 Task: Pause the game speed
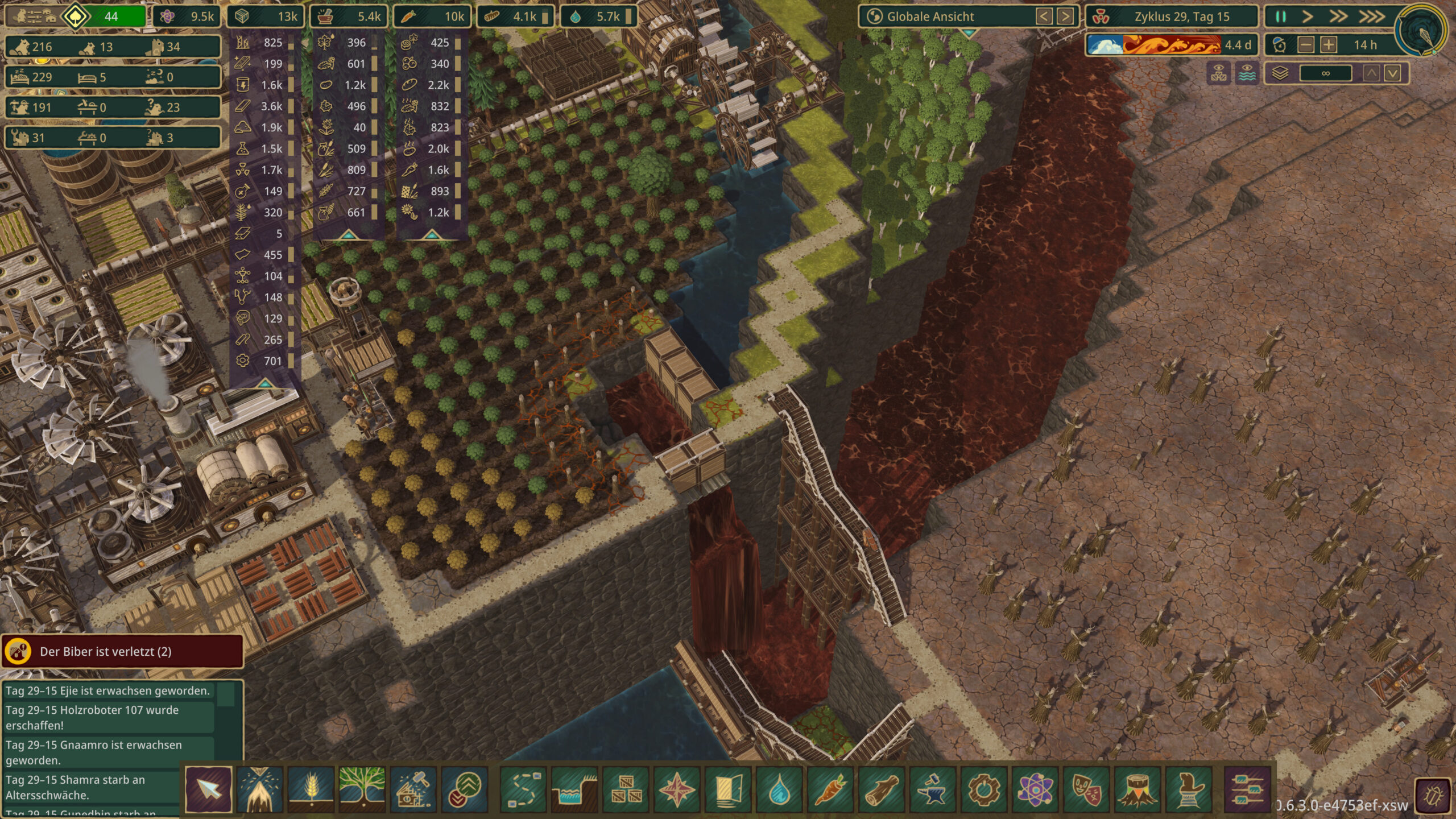click(1281, 16)
